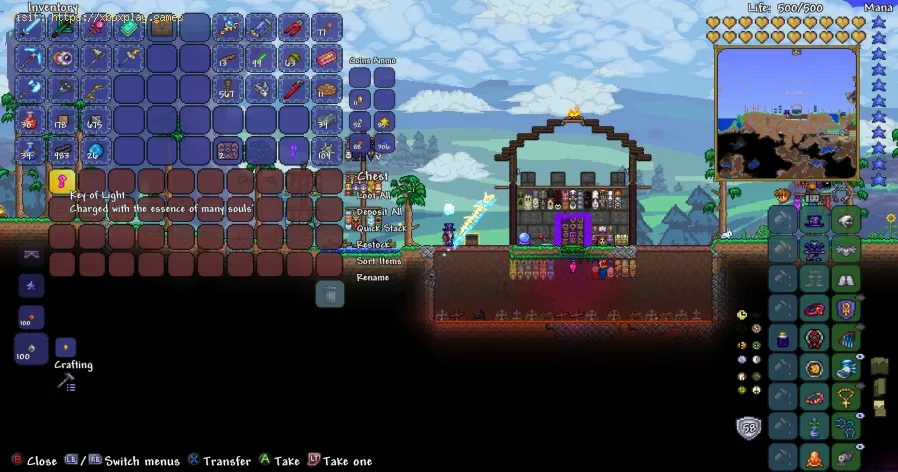Image resolution: width=898 pixels, height=472 pixels.
Task: Choose the crafting recipe with 100 ore
Action: [x=30, y=351]
